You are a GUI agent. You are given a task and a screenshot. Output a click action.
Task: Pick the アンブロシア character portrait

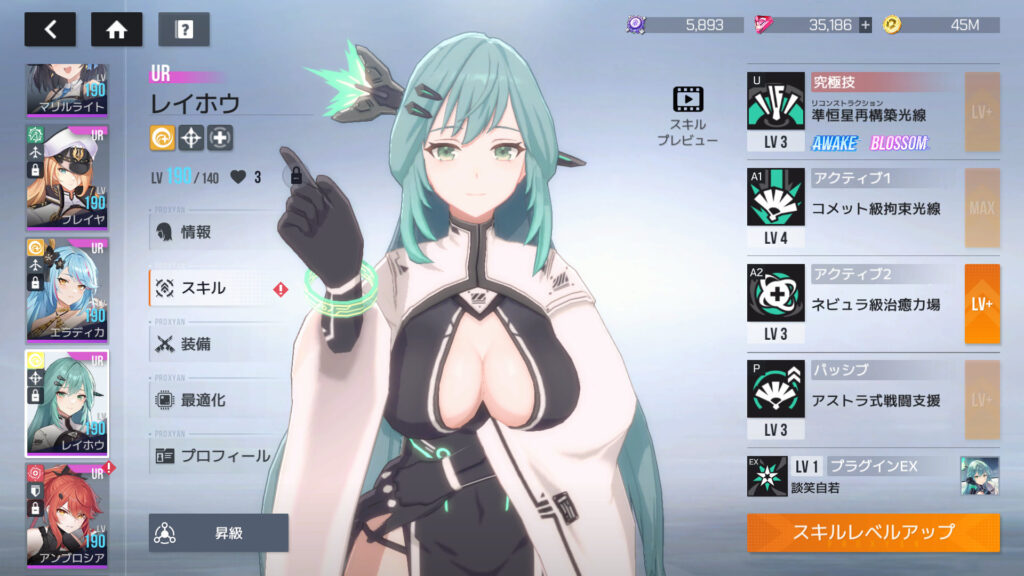[67, 516]
